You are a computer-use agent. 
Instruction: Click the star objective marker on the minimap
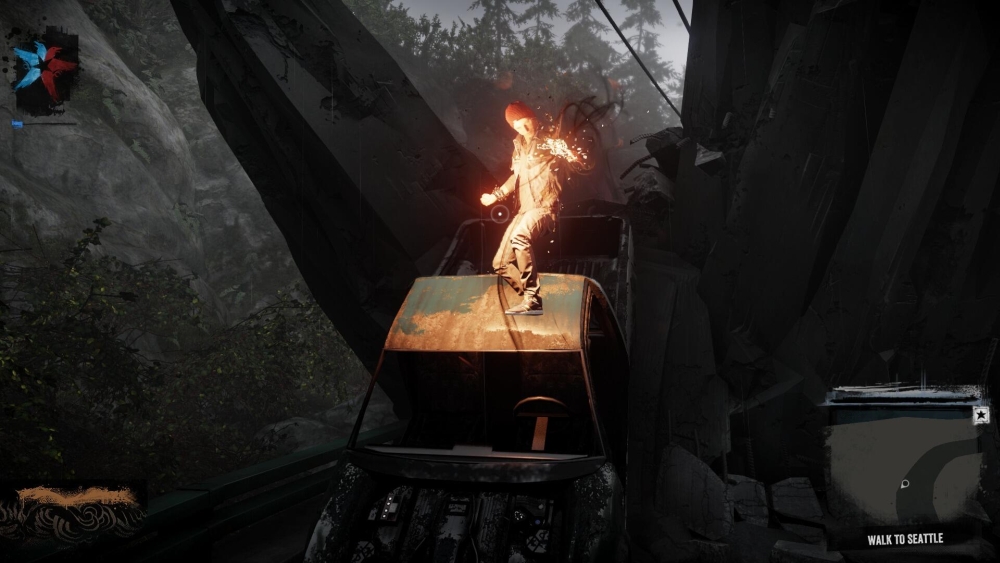[x=981, y=415]
